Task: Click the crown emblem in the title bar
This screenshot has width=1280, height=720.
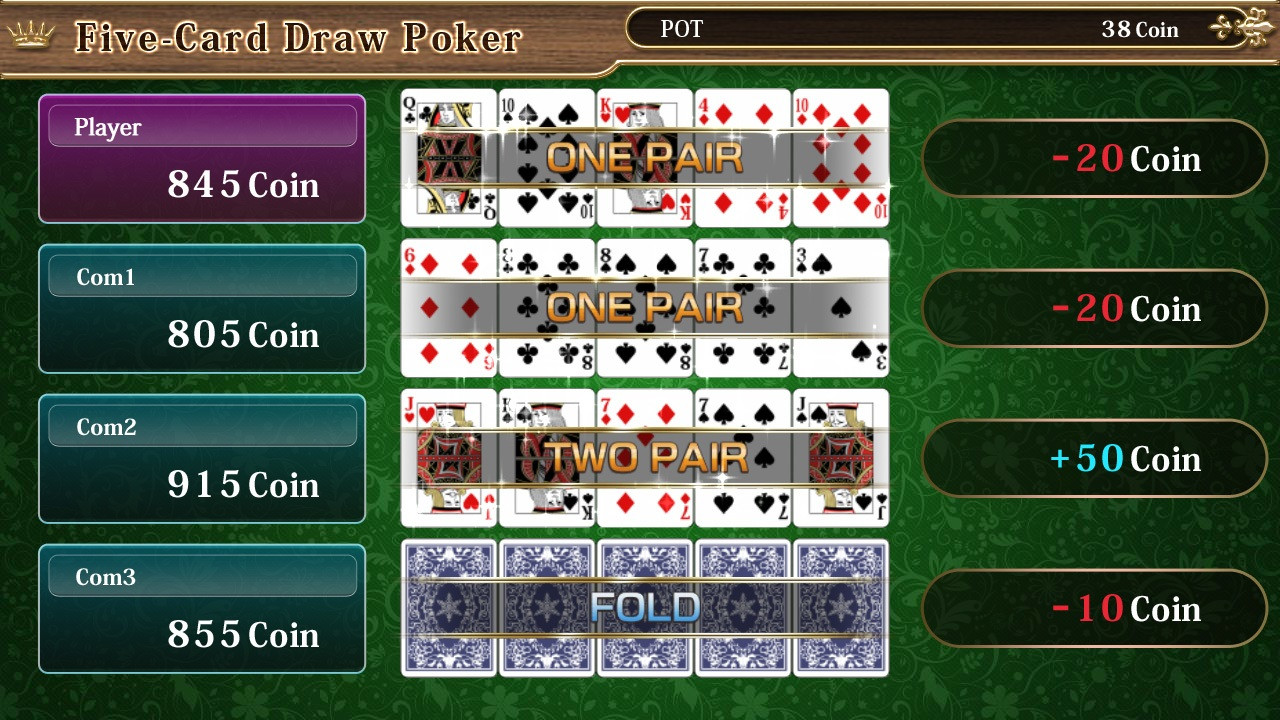Action: 30,33
